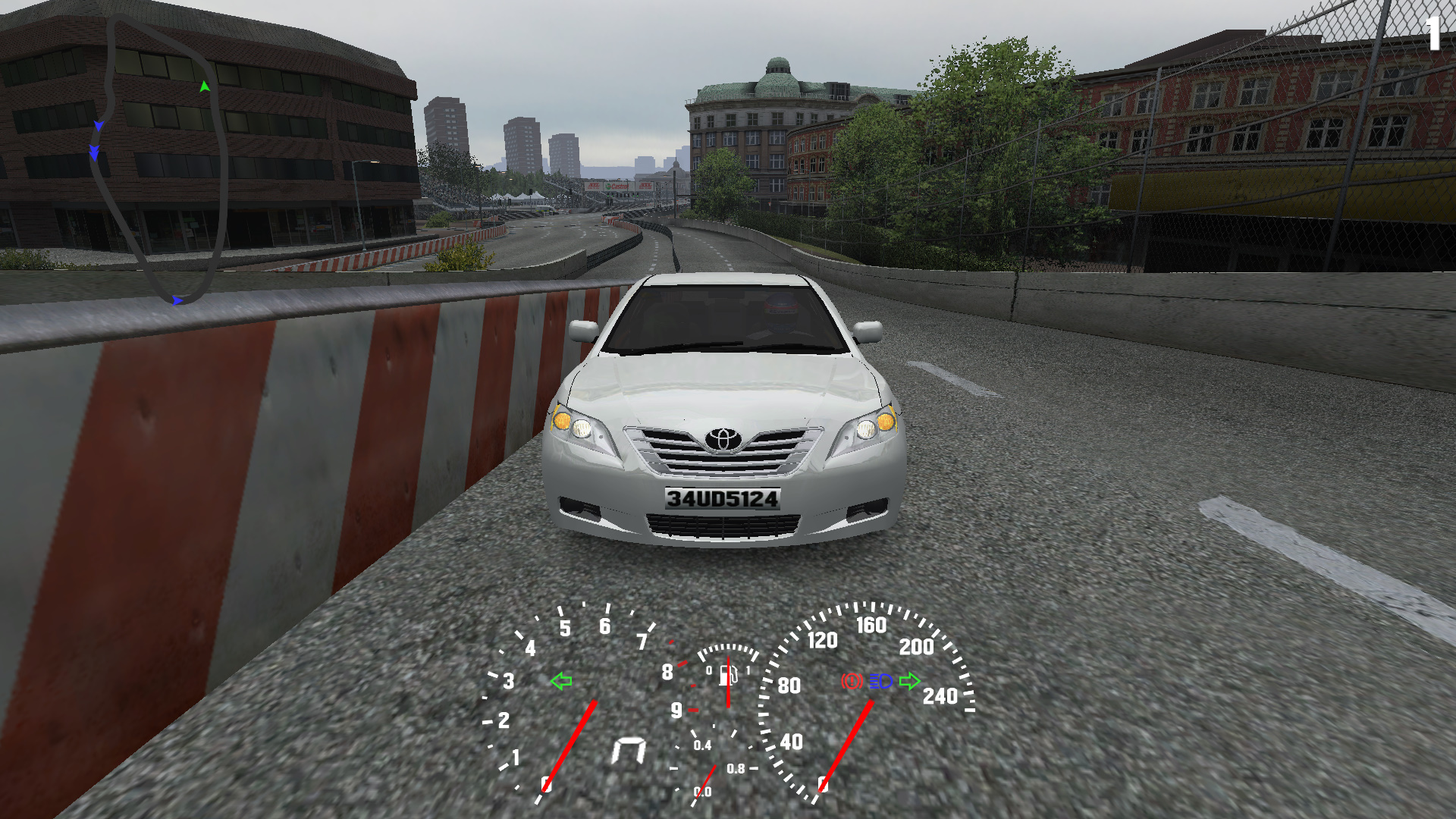Toggle the green left turn indicator arrow
The width and height of the screenshot is (1456, 819).
tap(561, 681)
